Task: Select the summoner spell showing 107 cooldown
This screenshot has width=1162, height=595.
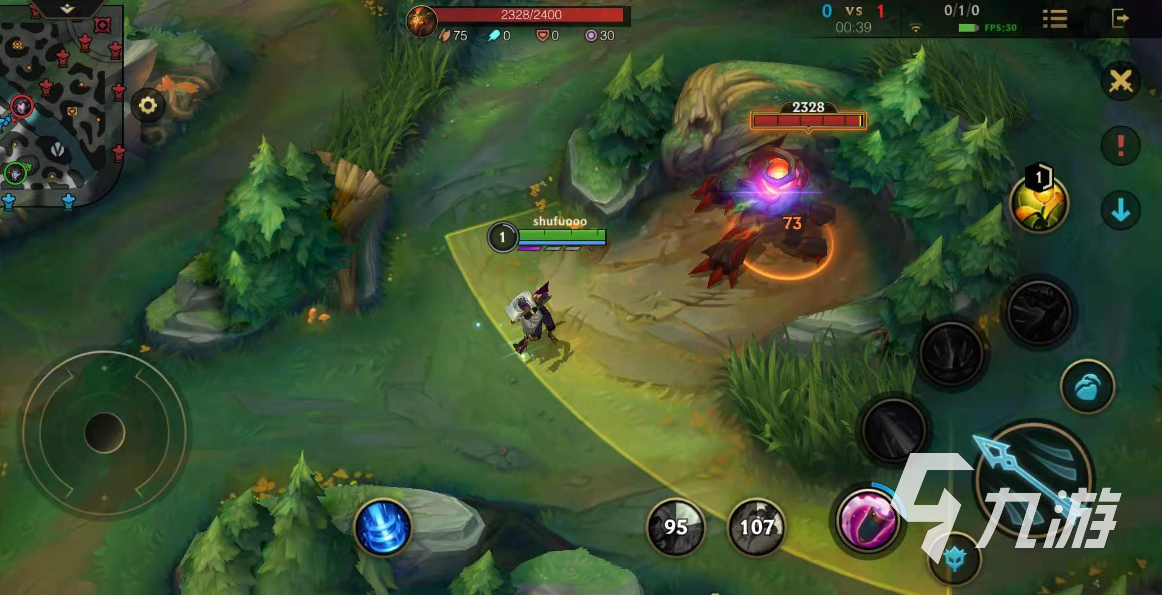Action: [x=757, y=527]
